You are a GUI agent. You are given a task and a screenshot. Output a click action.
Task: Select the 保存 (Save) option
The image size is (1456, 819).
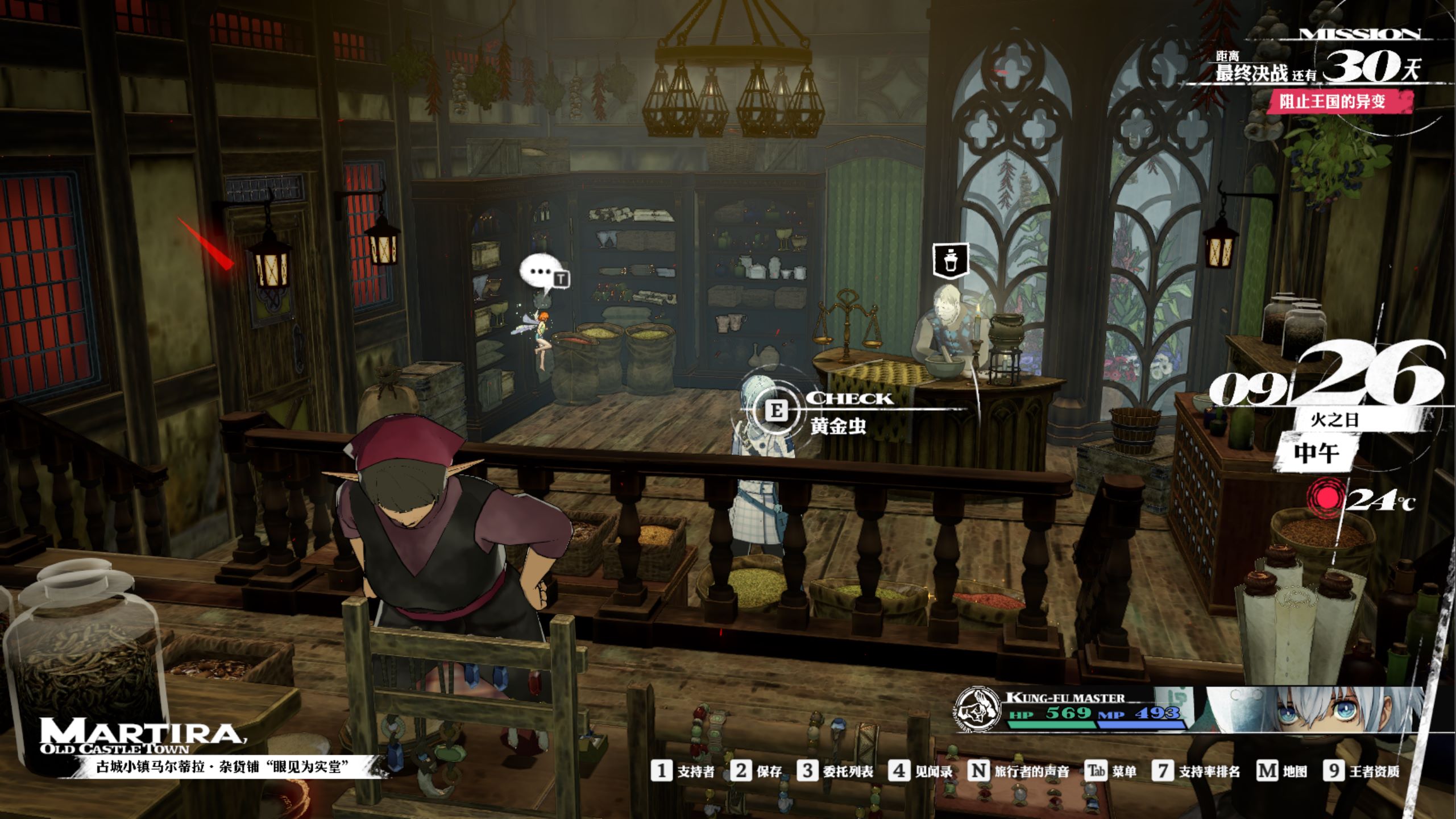point(756,771)
